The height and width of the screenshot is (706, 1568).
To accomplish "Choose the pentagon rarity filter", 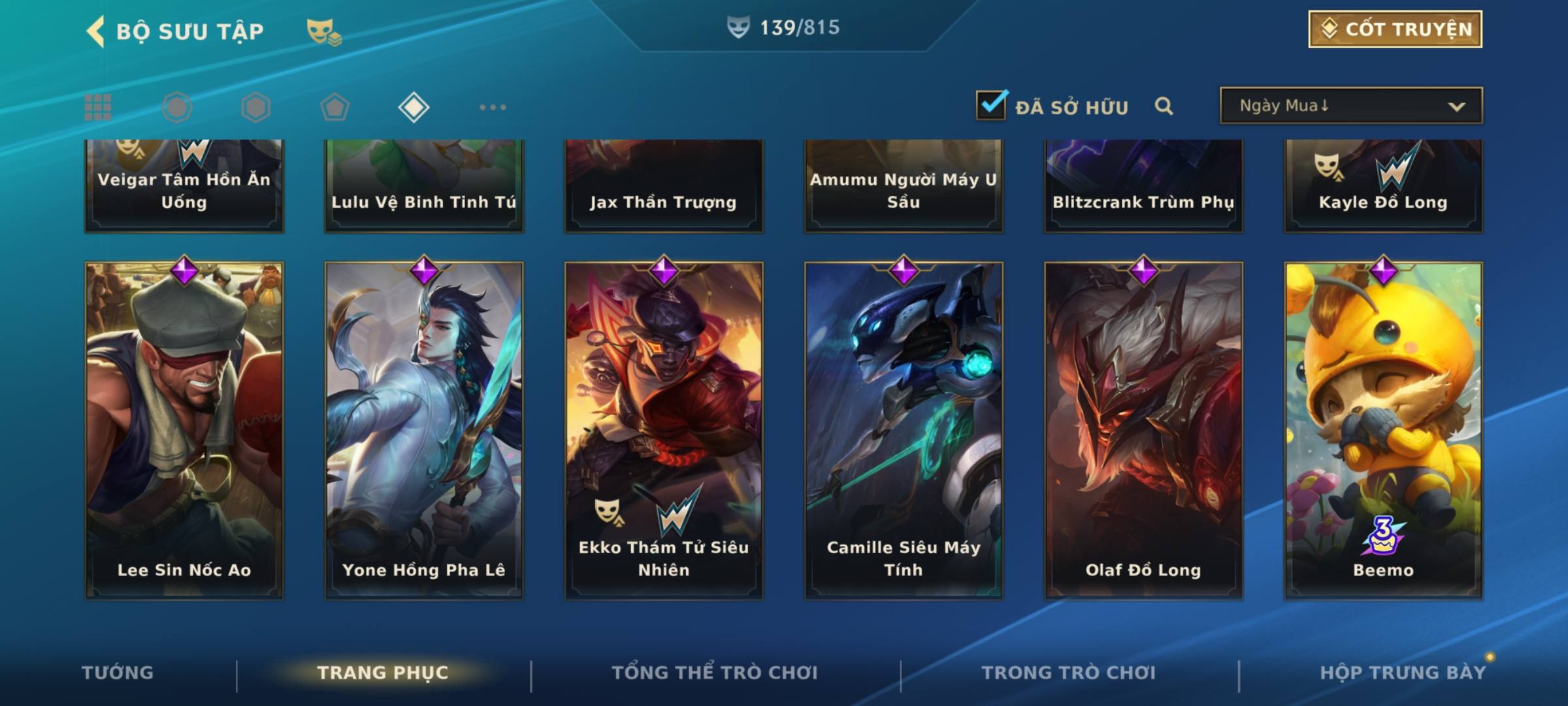I will [x=335, y=107].
